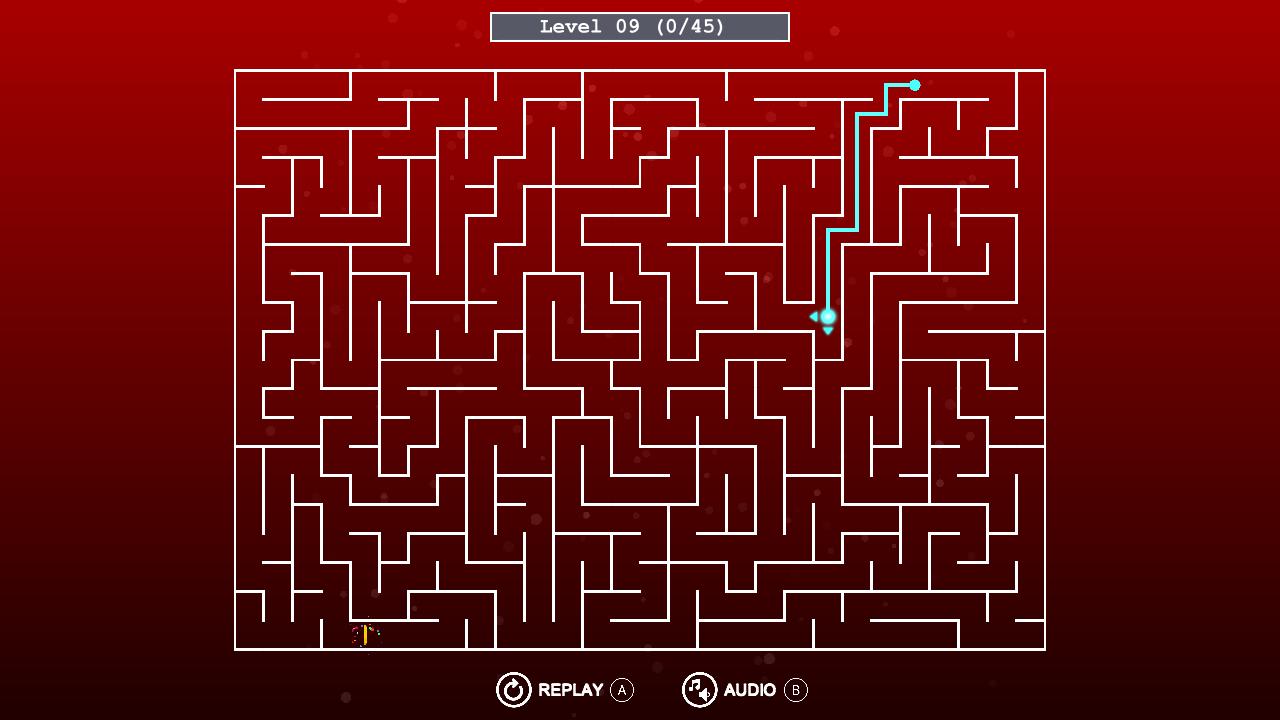1280x720 pixels.
Task: Click the cyan trail start dot at top right
Action: pyautogui.click(x=914, y=86)
